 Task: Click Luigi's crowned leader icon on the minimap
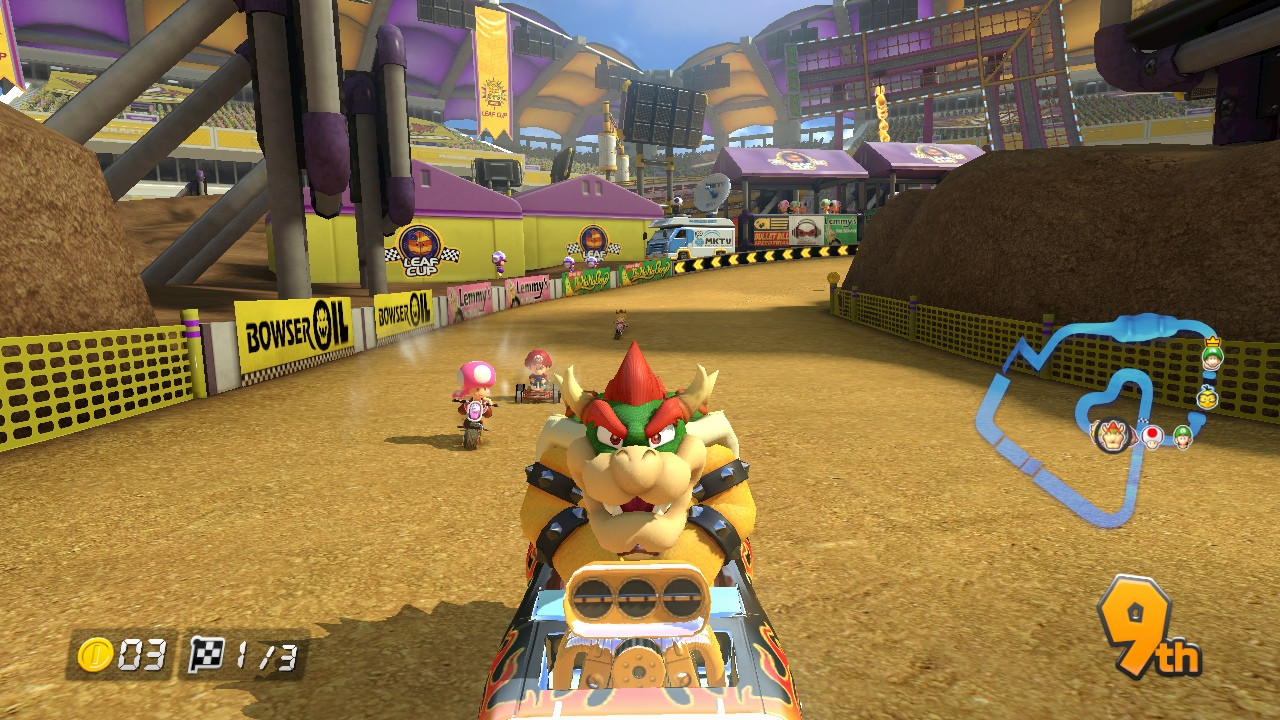pos(1212,357)
